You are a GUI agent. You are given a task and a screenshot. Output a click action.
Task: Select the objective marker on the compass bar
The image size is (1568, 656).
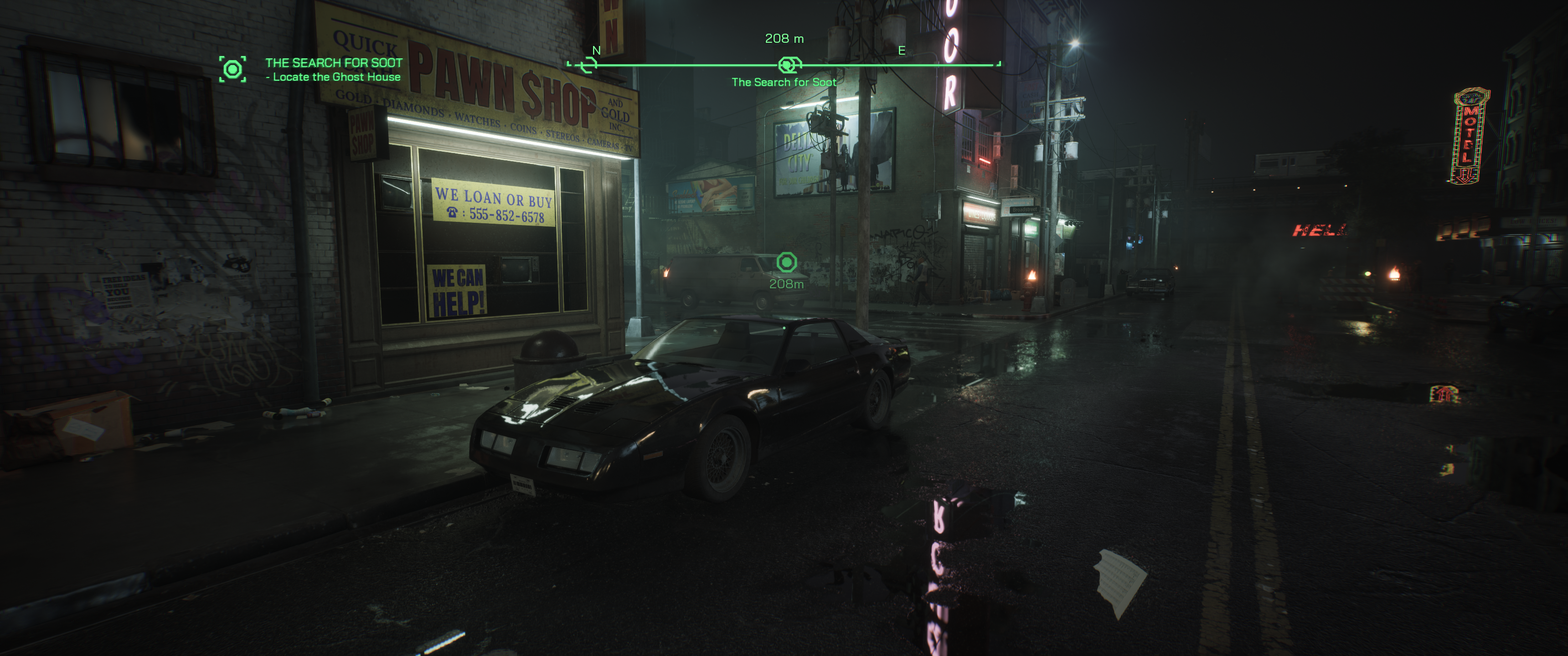coord(788,65)
